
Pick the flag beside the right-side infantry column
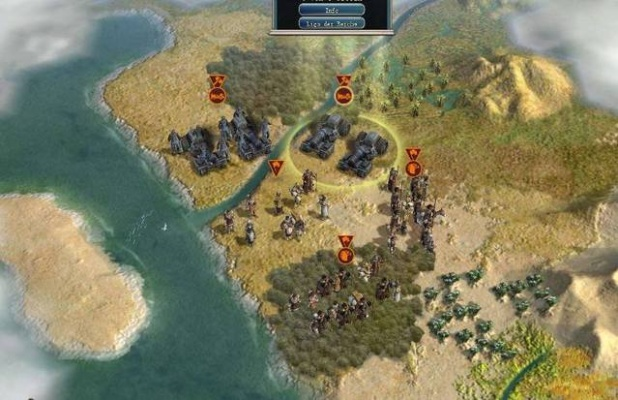413,165
